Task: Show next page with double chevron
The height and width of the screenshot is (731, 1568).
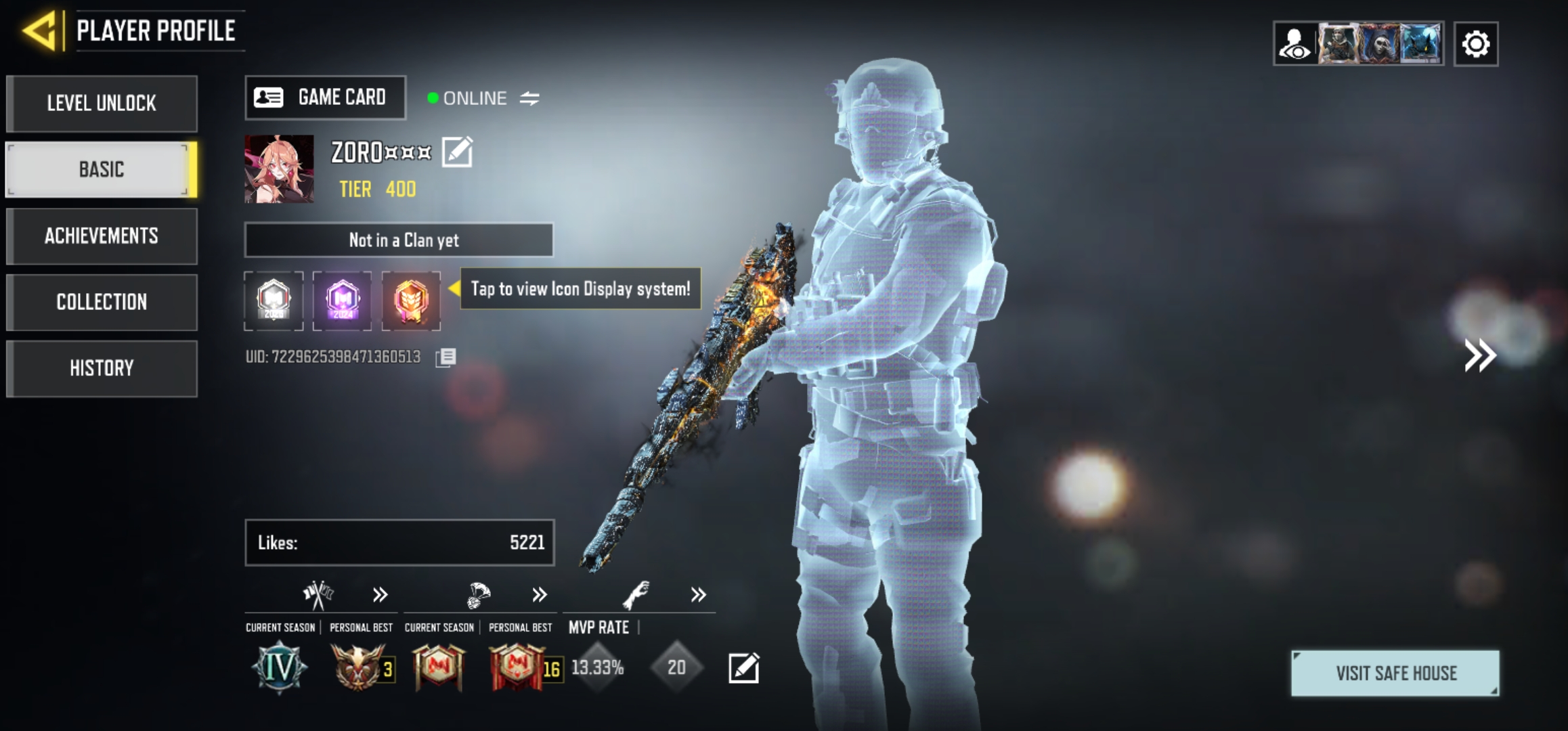Action: tap(1480, 355)
